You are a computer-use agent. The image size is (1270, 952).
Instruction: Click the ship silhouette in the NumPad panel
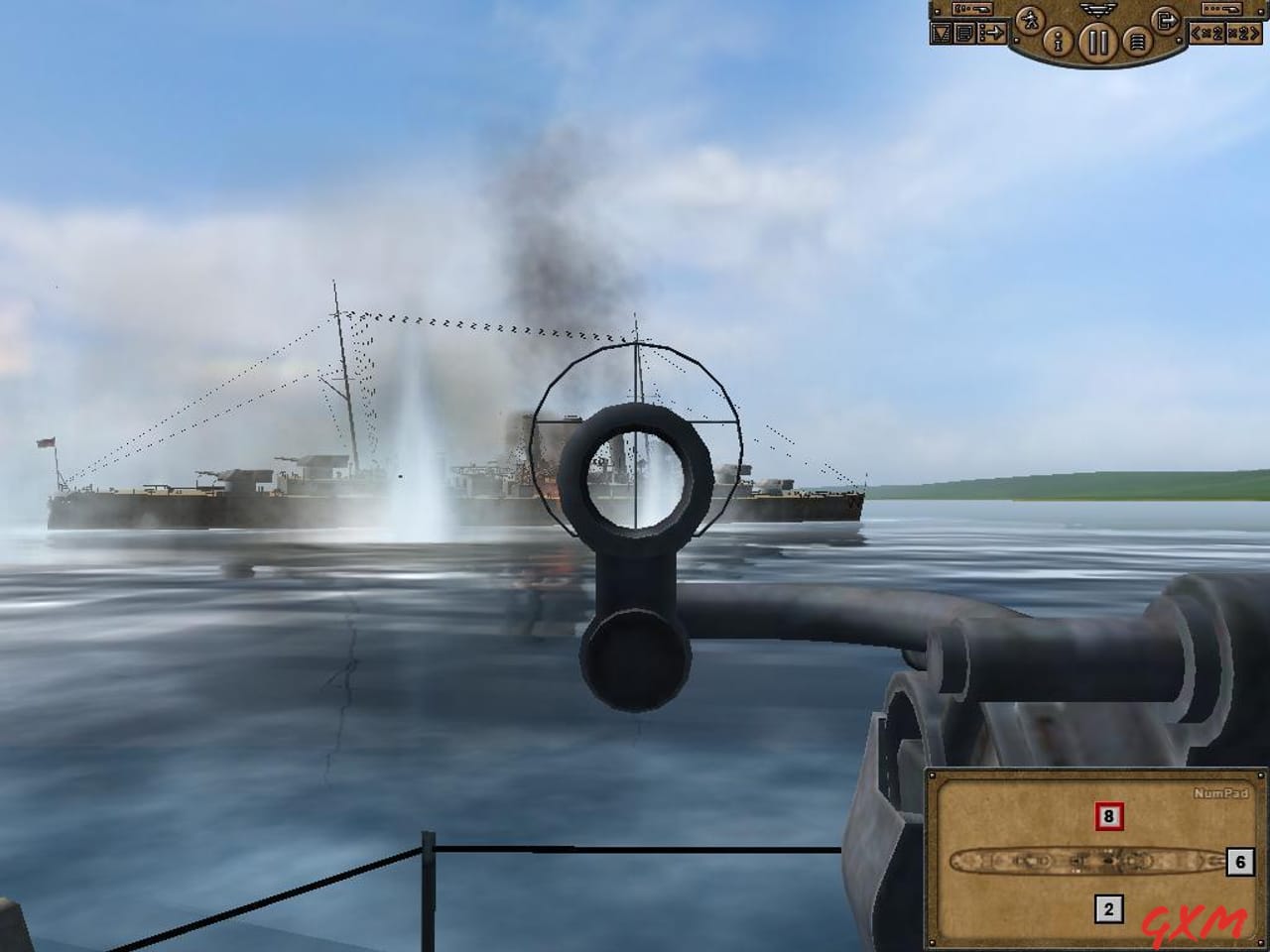click(1088, 861)
